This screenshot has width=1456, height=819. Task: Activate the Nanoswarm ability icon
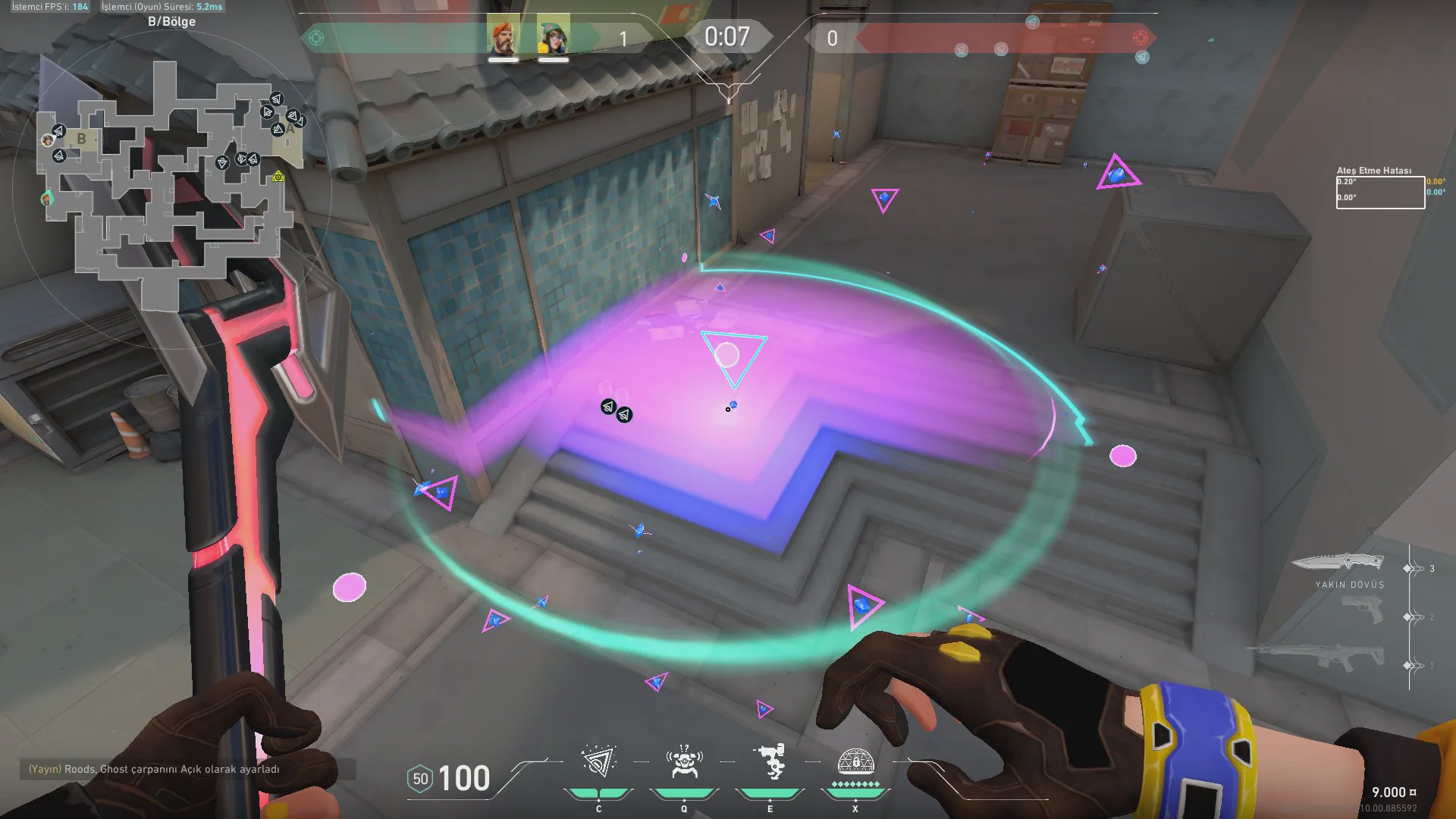coord(598,762)
